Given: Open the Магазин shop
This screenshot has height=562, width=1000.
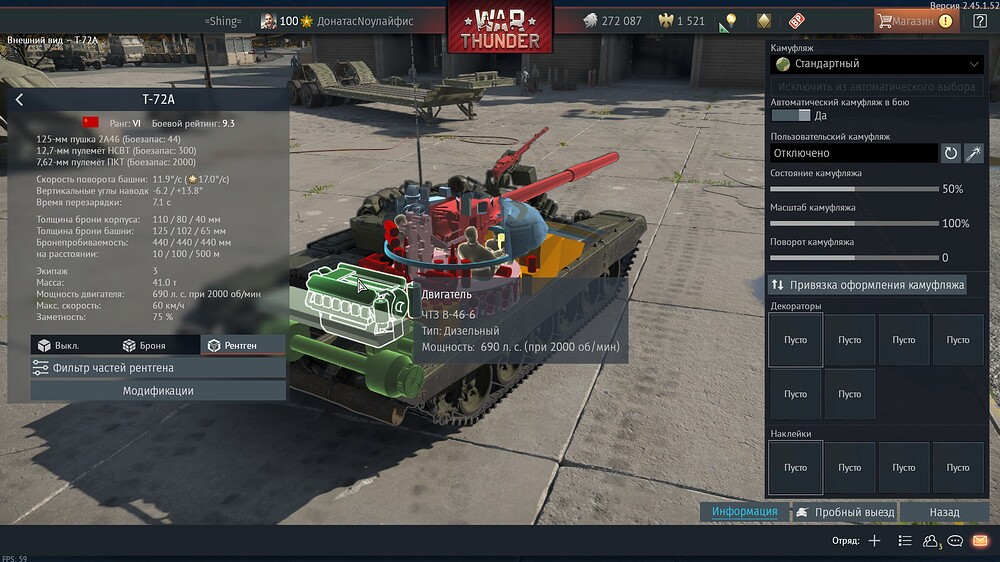Looking at the screenshot, I should [913, 20].
